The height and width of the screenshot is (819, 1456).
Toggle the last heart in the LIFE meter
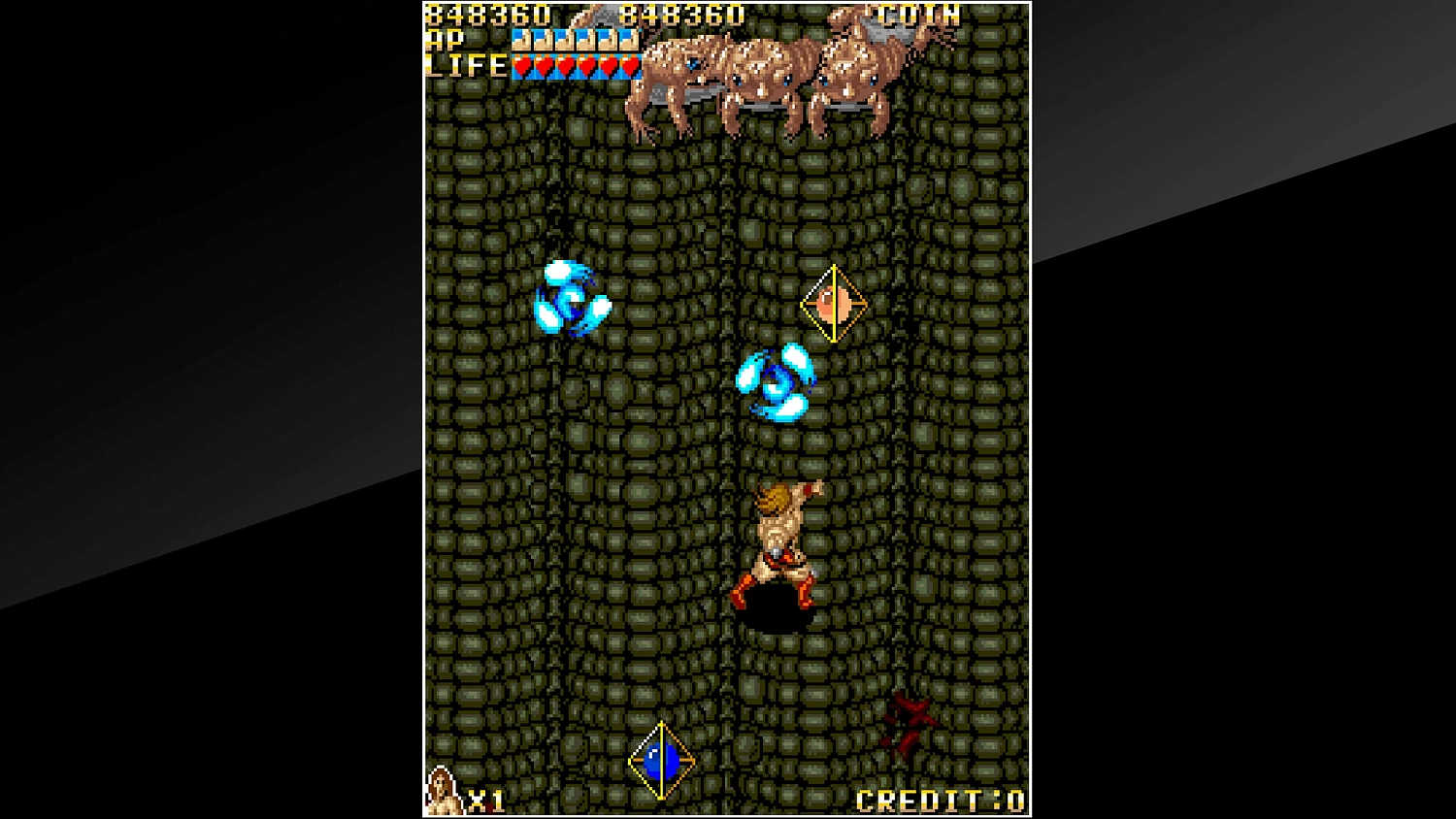coord(631,67)
